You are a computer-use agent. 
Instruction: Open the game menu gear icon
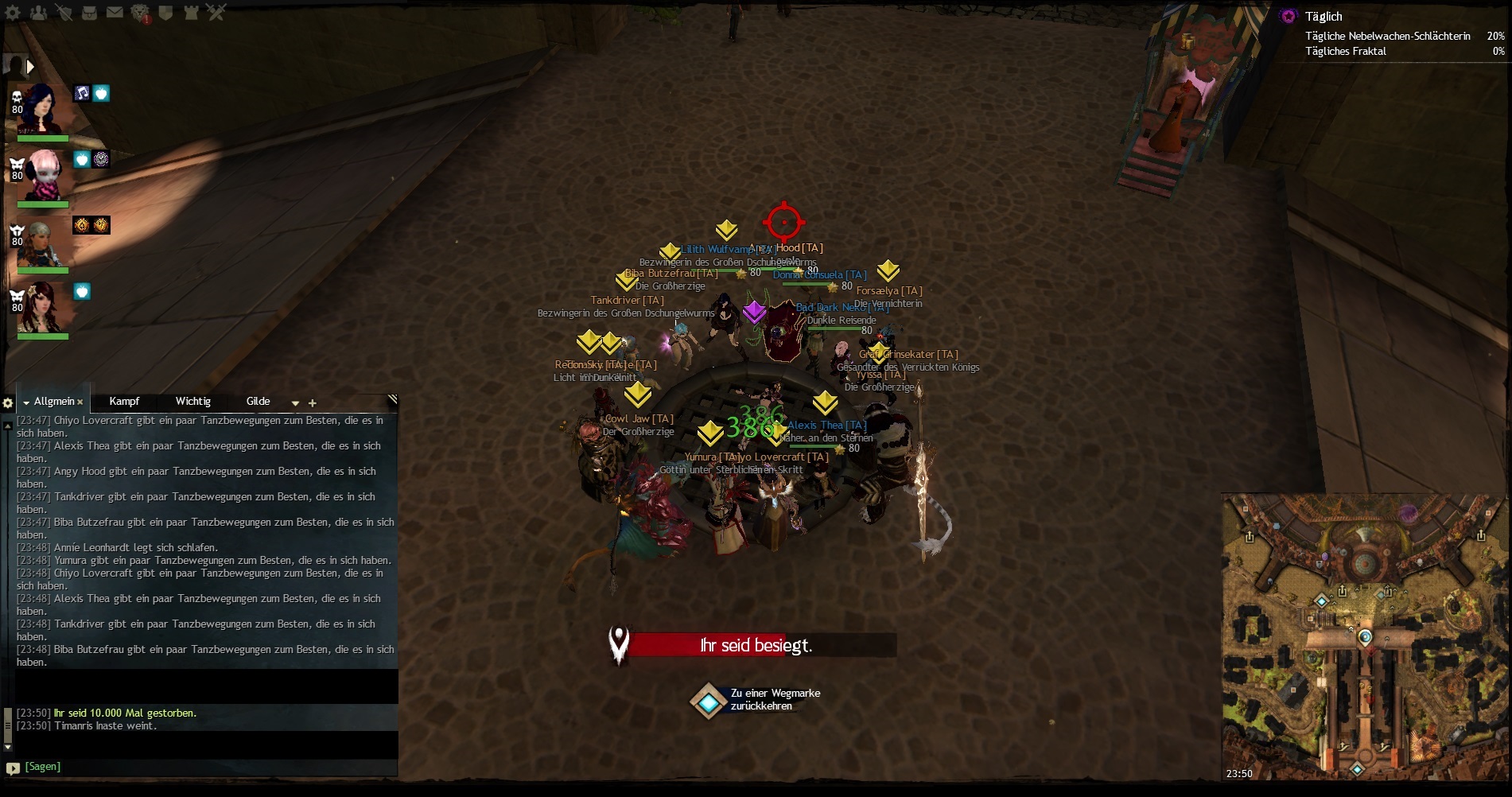click(13, 12)
